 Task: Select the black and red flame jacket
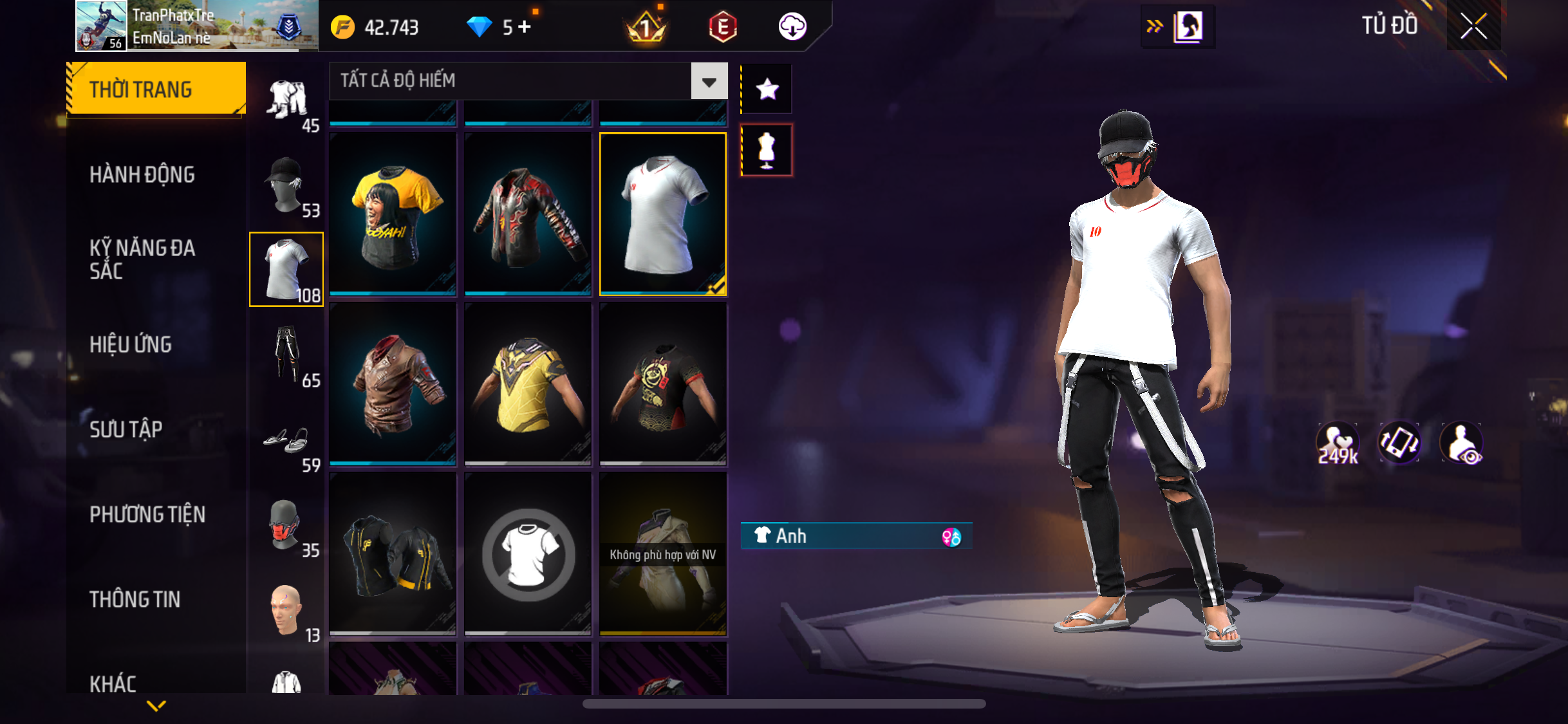point(528,214)
